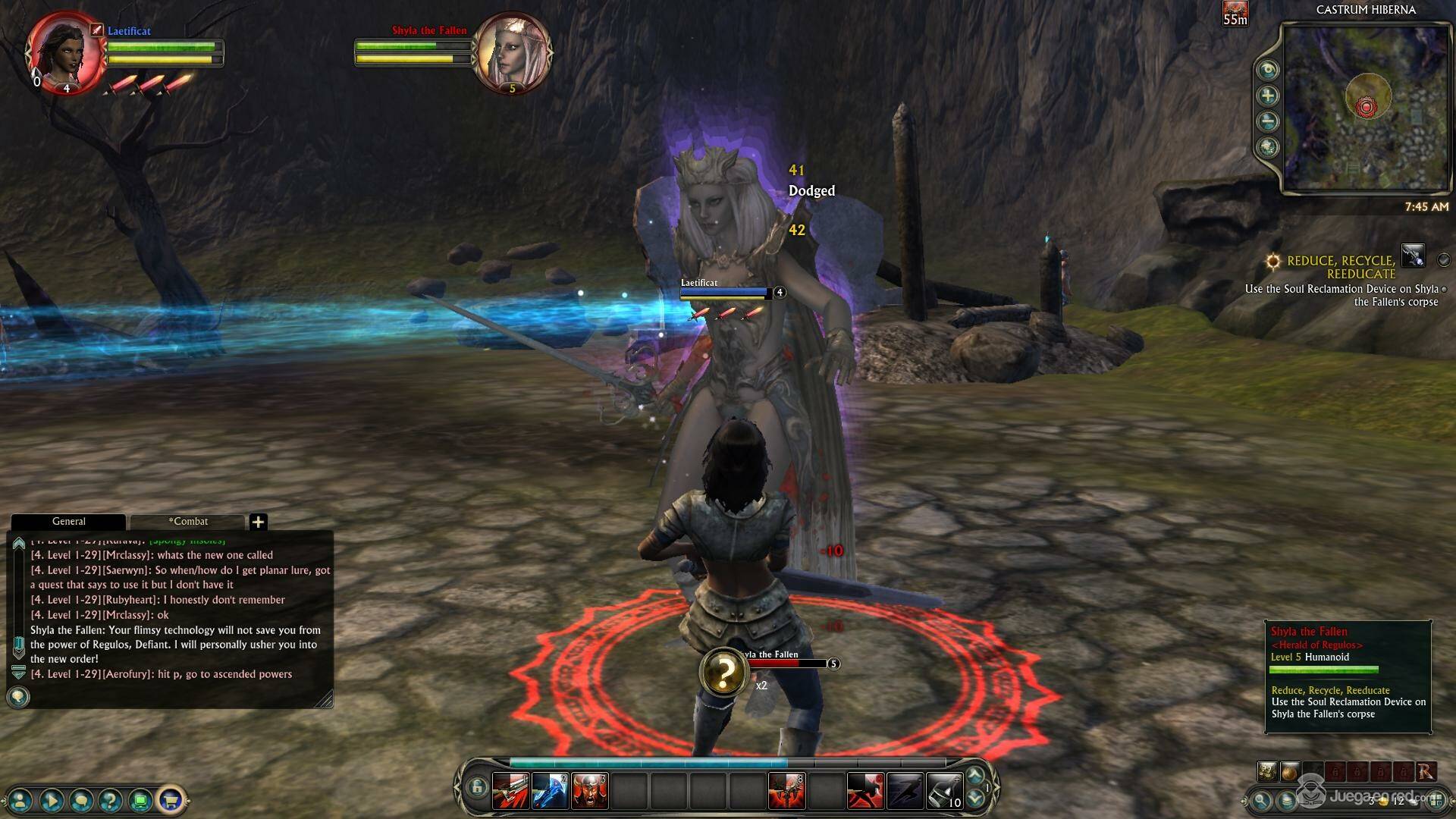Open the Castrum Hiberna minimap
Screen dimensions: 1456x819
(x=1365, y=108)
